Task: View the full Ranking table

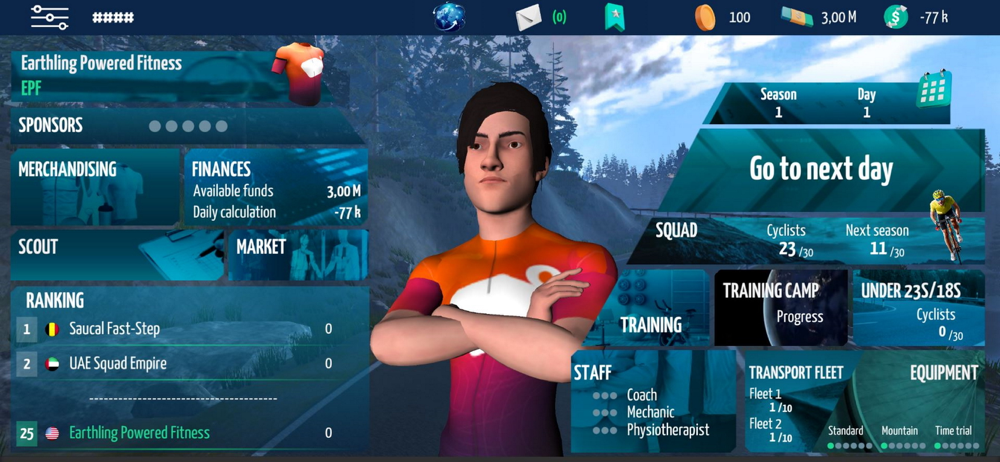Action: (x=55, y=300)
